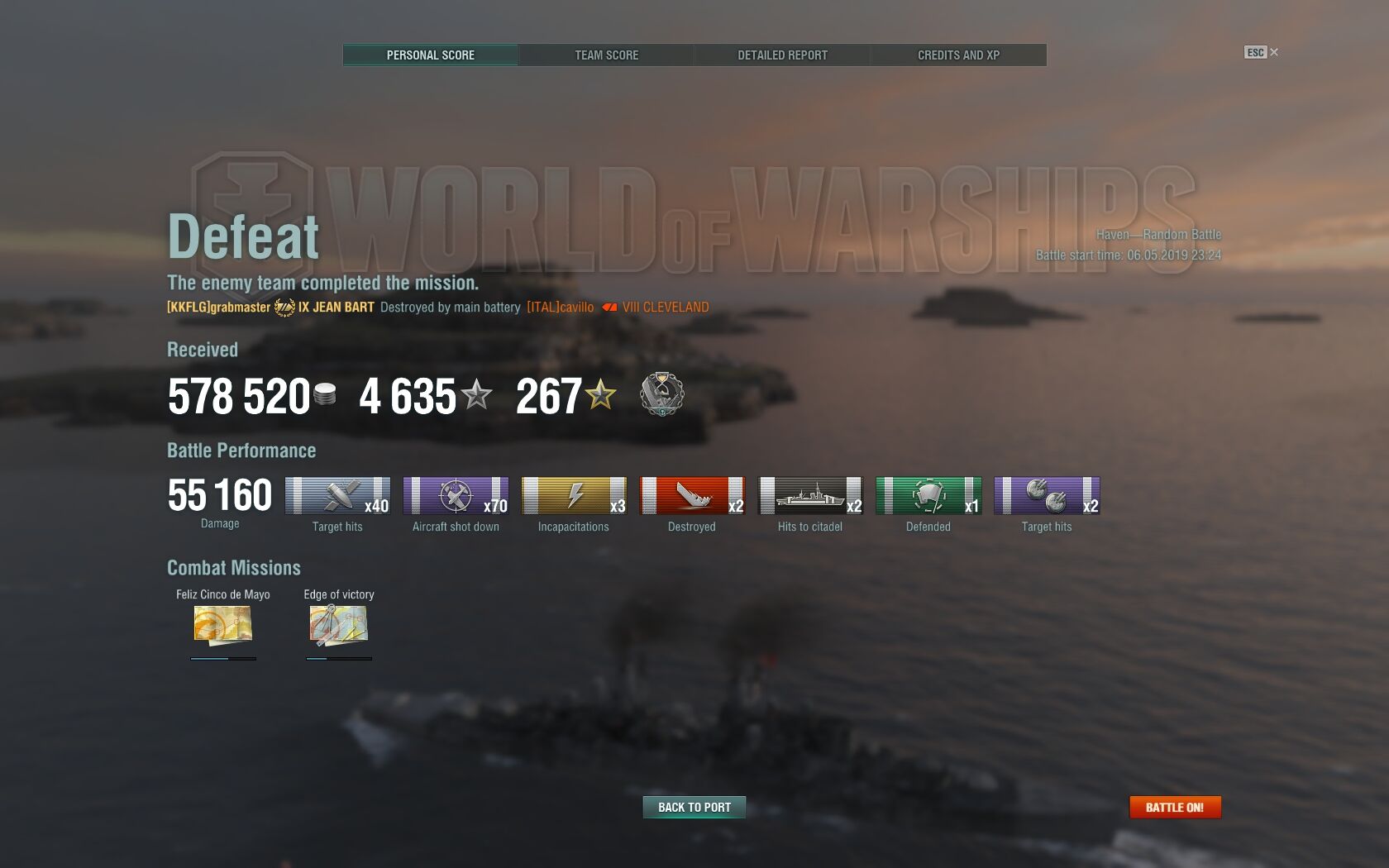Select the red Destroyed ribbon
This screenshot has height=868, width=1389.
(692, 495)
